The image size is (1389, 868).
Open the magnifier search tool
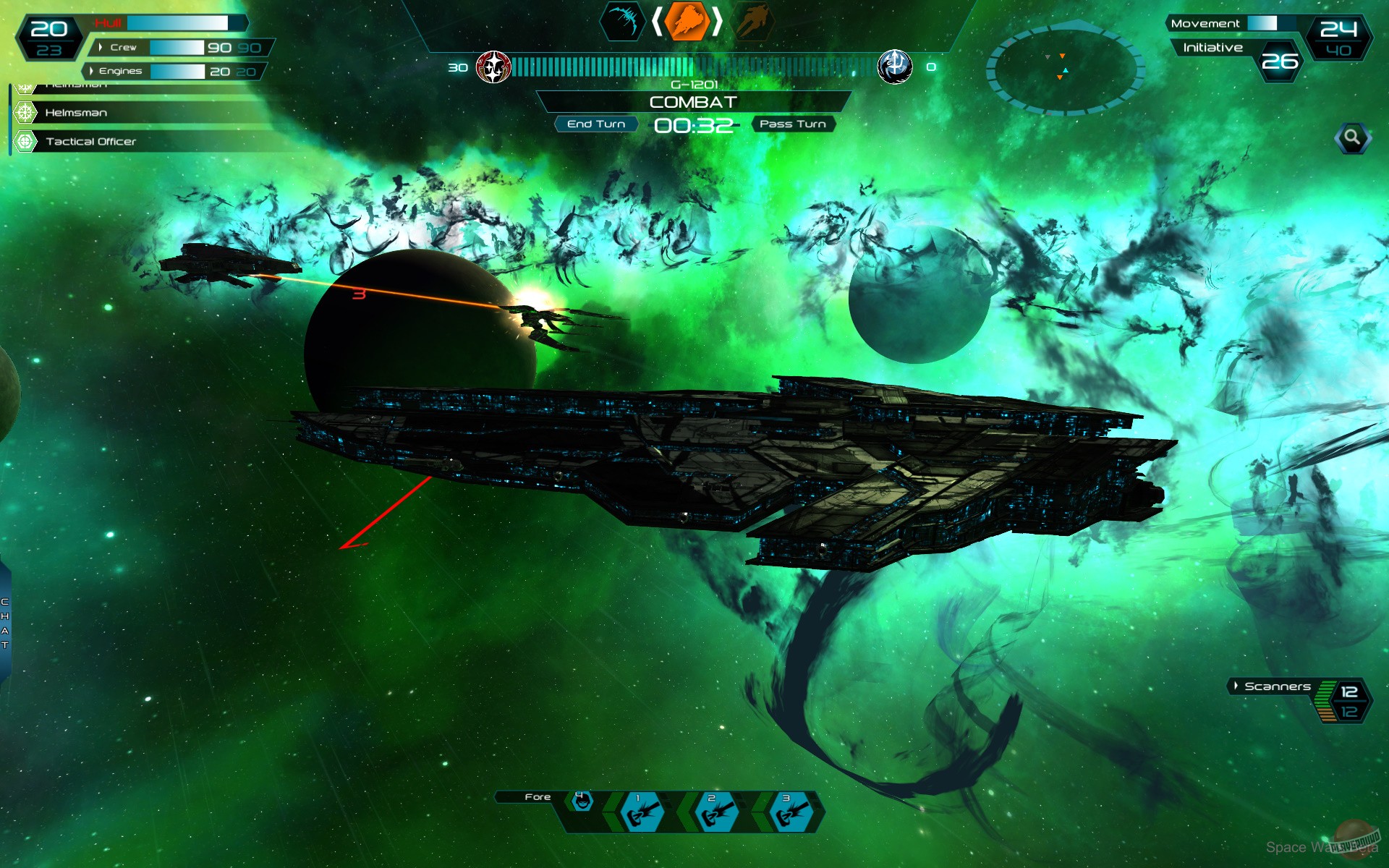point(1352,138)
